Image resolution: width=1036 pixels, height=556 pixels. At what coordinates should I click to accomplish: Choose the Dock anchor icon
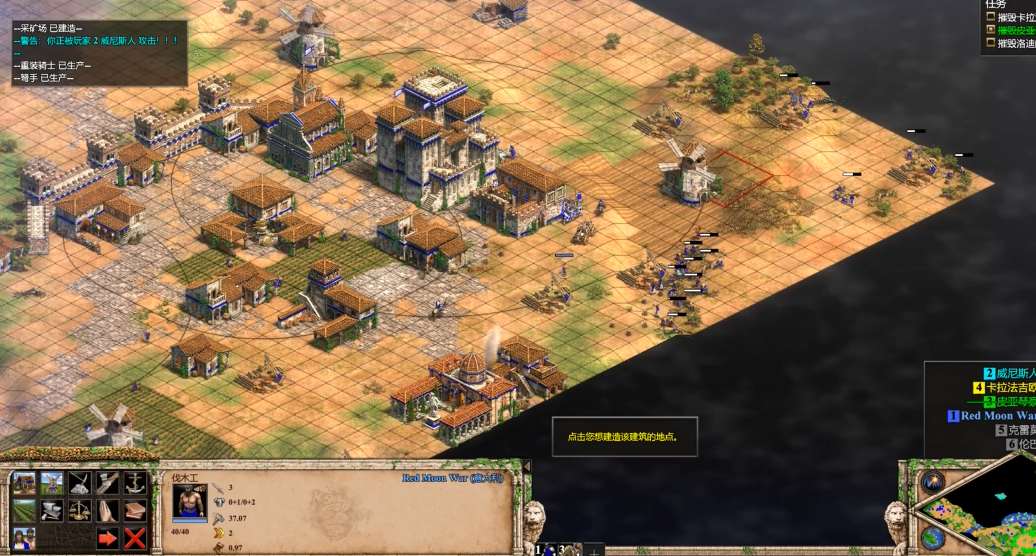pyautogui.click(x=134, y=483)
